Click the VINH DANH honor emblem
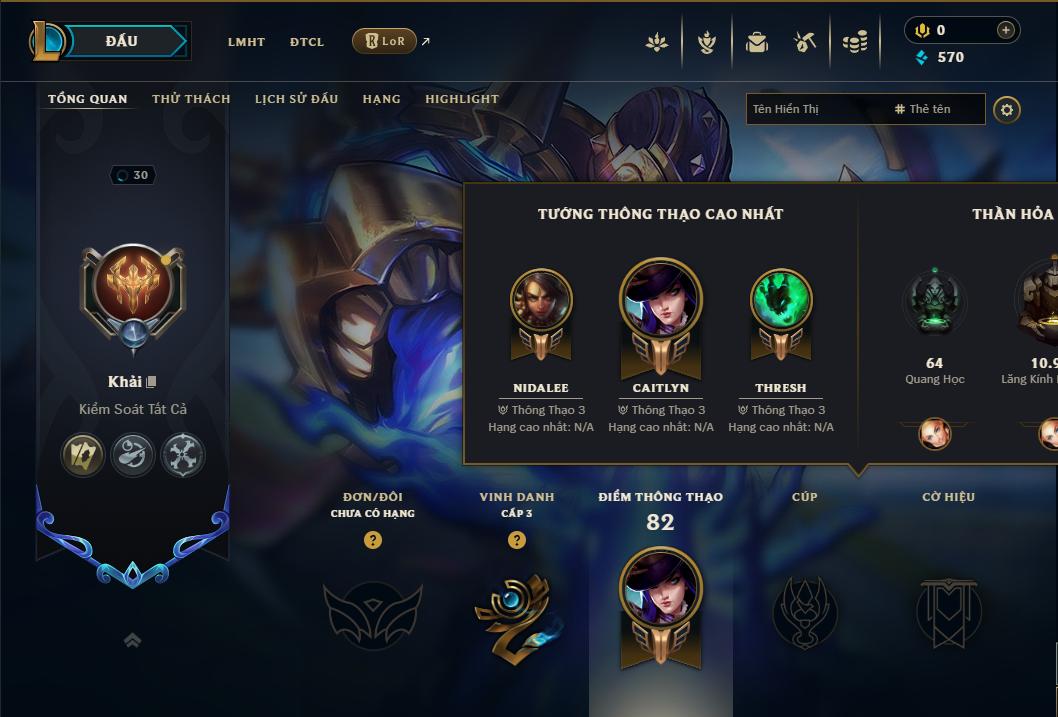Screen dimensions: 1058x717 pyautogui.click(x=516, y=615)
